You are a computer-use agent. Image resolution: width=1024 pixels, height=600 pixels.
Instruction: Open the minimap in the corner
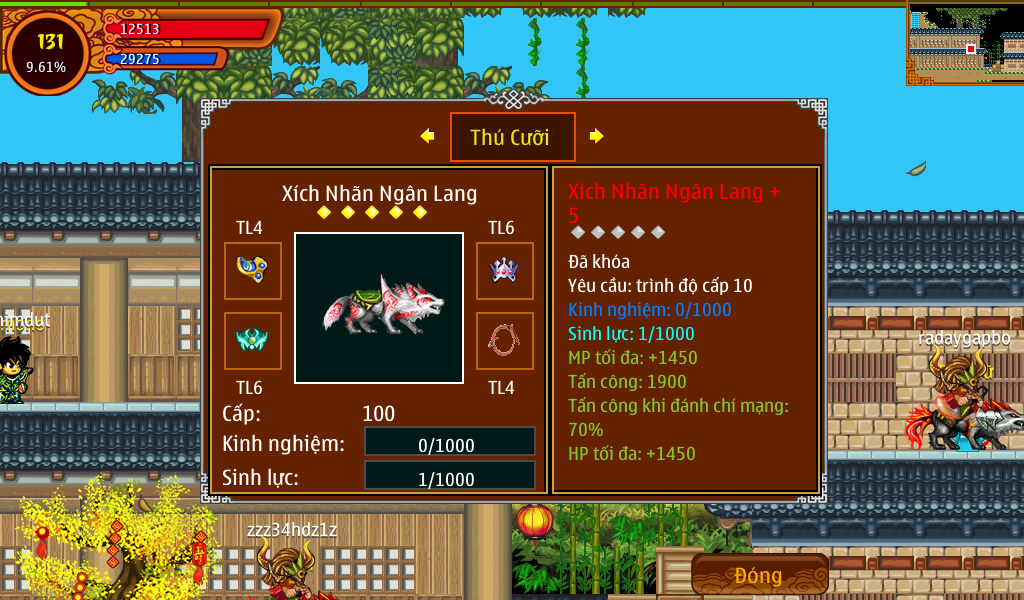pos(965,43)
